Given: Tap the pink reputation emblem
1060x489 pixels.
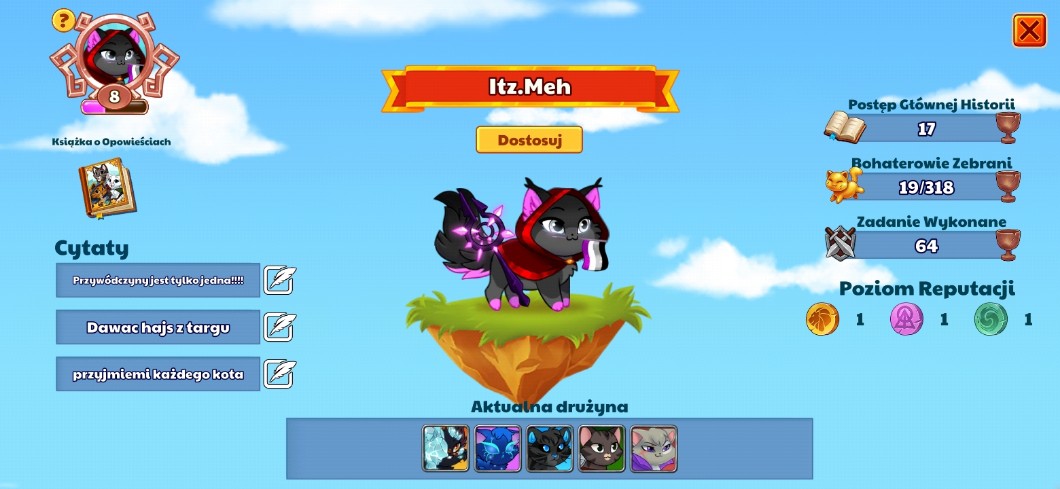Looking at the screenshot, I should (907, 320).
